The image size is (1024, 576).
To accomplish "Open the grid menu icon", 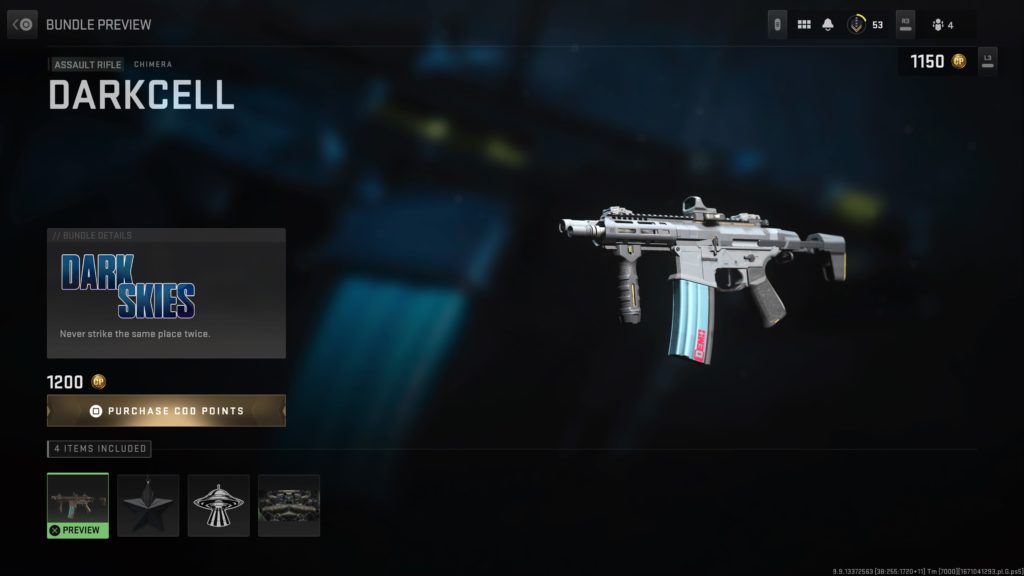I will coord(804,24).
